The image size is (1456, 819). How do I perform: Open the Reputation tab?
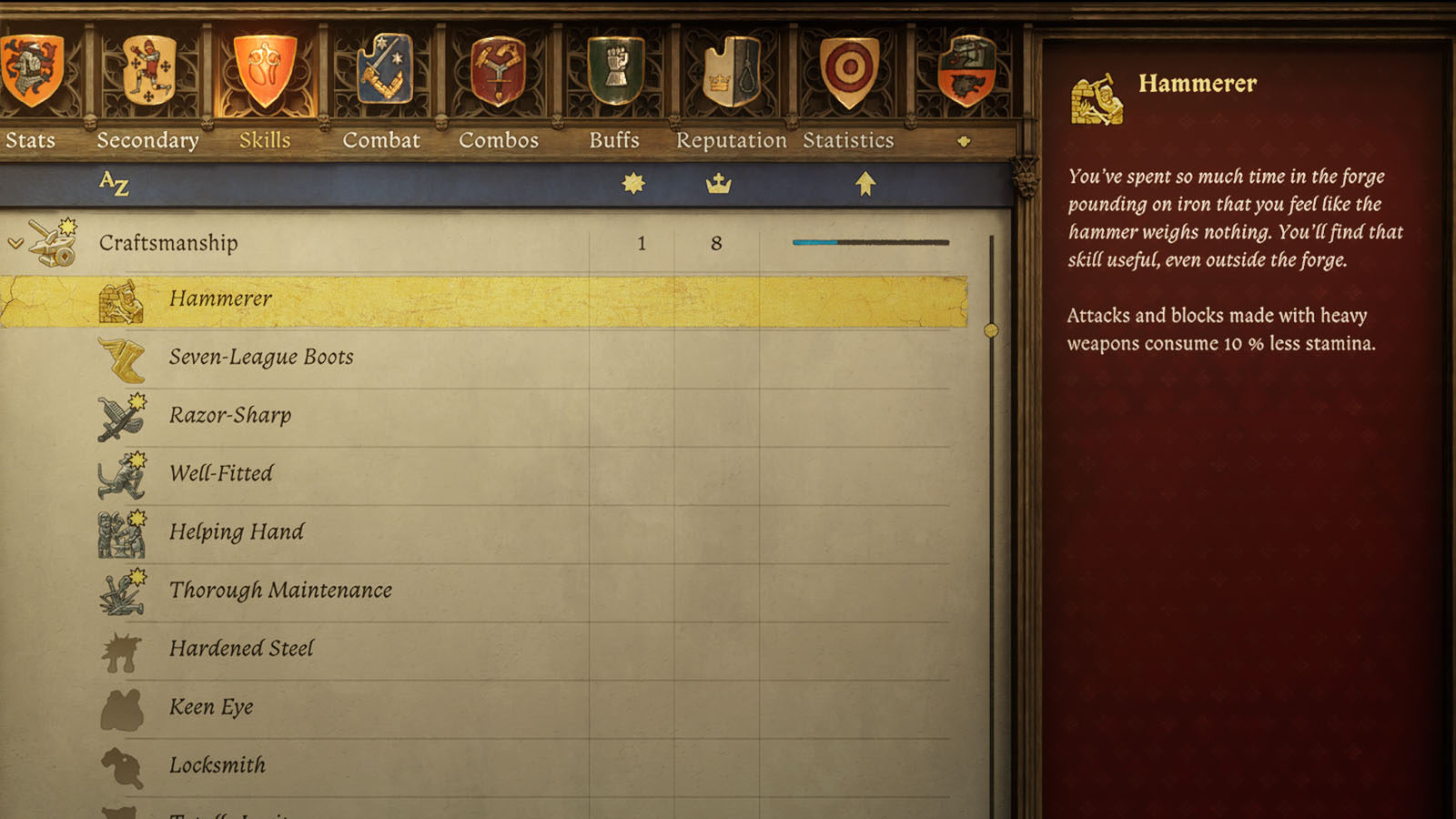point(732,140)
